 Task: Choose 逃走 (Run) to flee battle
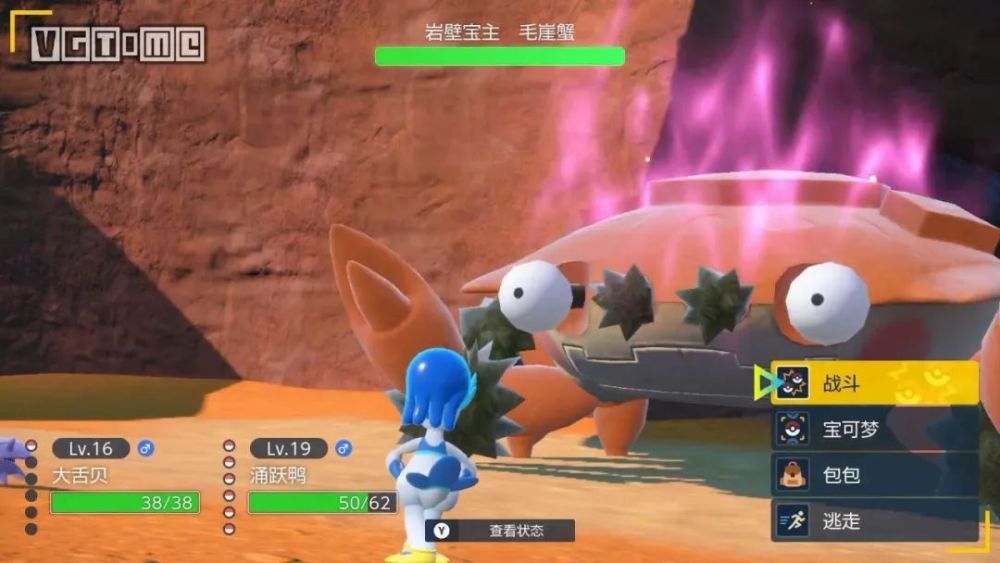874,521
